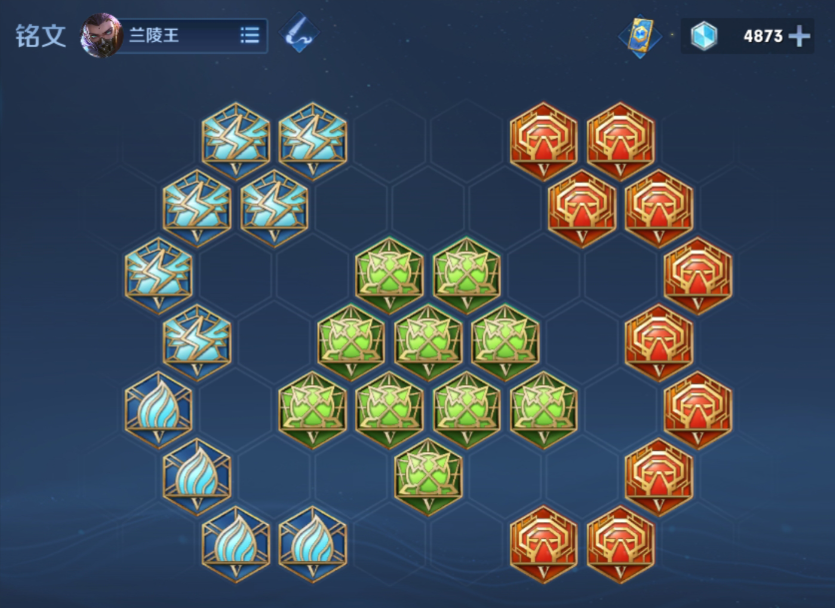Select the lone green rune below the green cluster
The width and height of the screenshot is (835, 608).
pos(428,476)
